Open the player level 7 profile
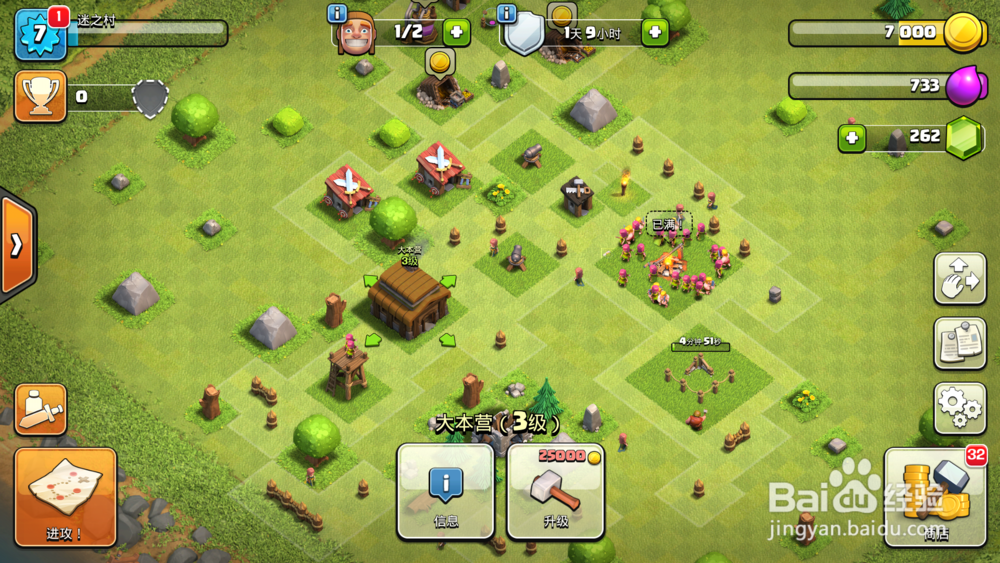Image resolution: width=1000 pixels, height=563 pixels. click(40, 35)
